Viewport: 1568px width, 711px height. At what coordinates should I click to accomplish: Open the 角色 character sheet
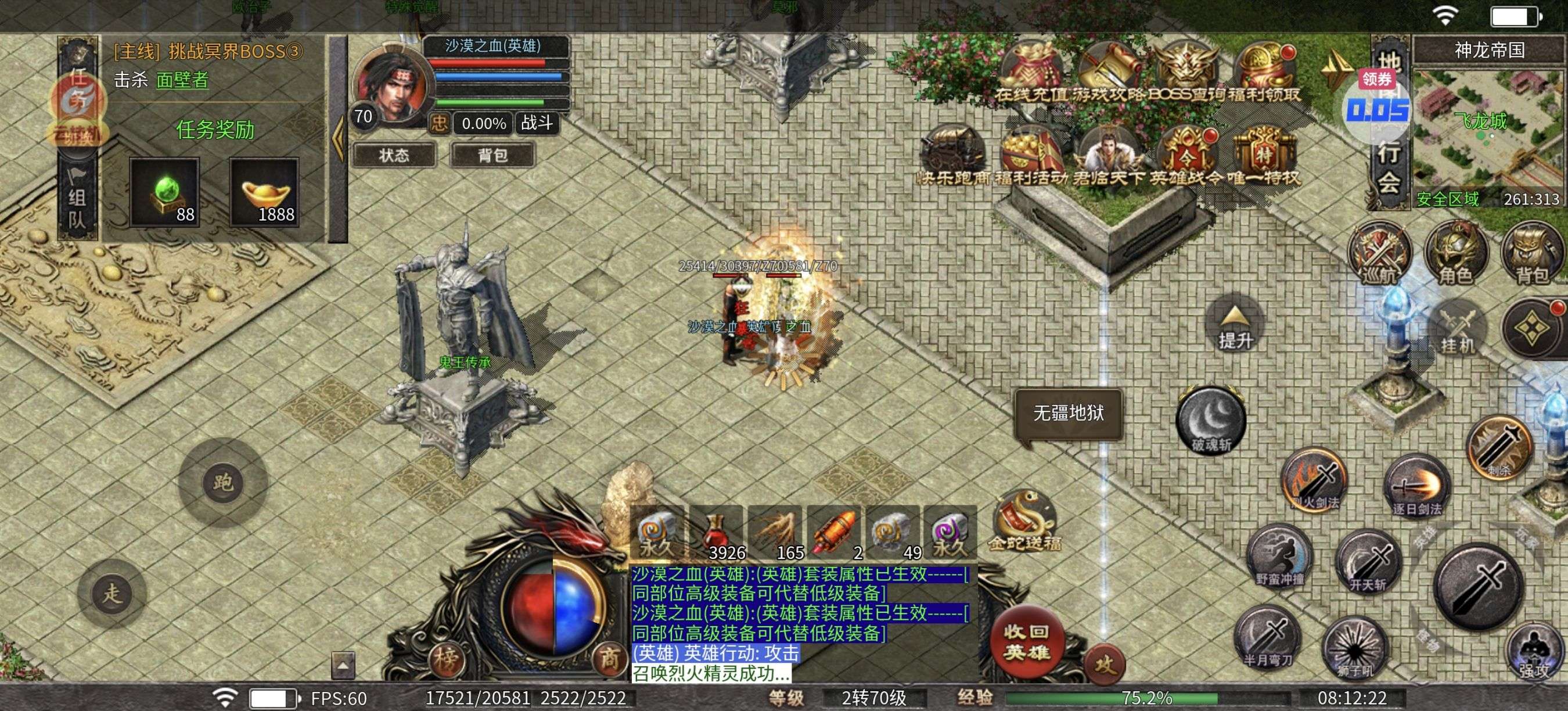(x=1455, y=255)
